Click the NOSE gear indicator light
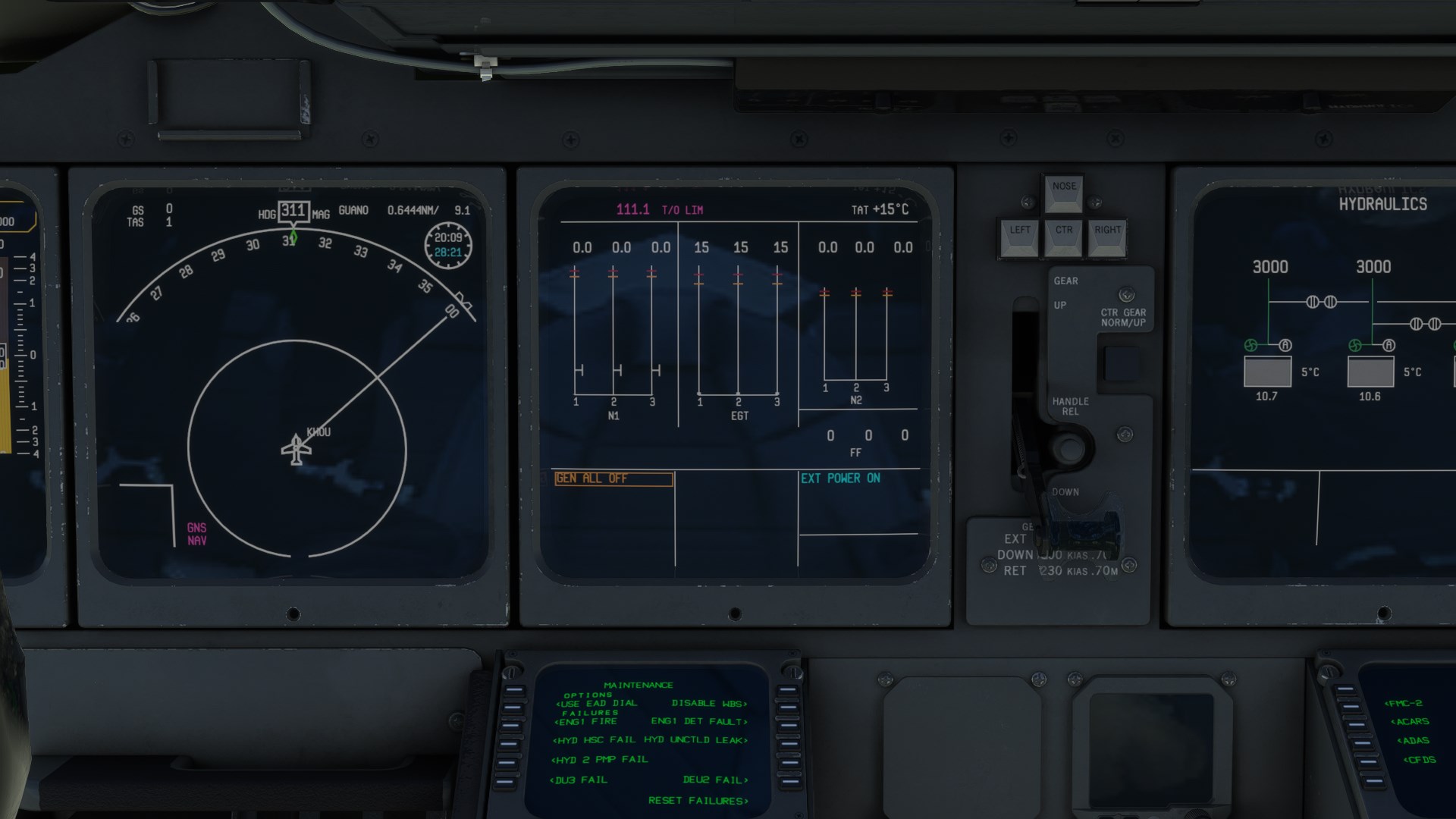 (1064, 194)
